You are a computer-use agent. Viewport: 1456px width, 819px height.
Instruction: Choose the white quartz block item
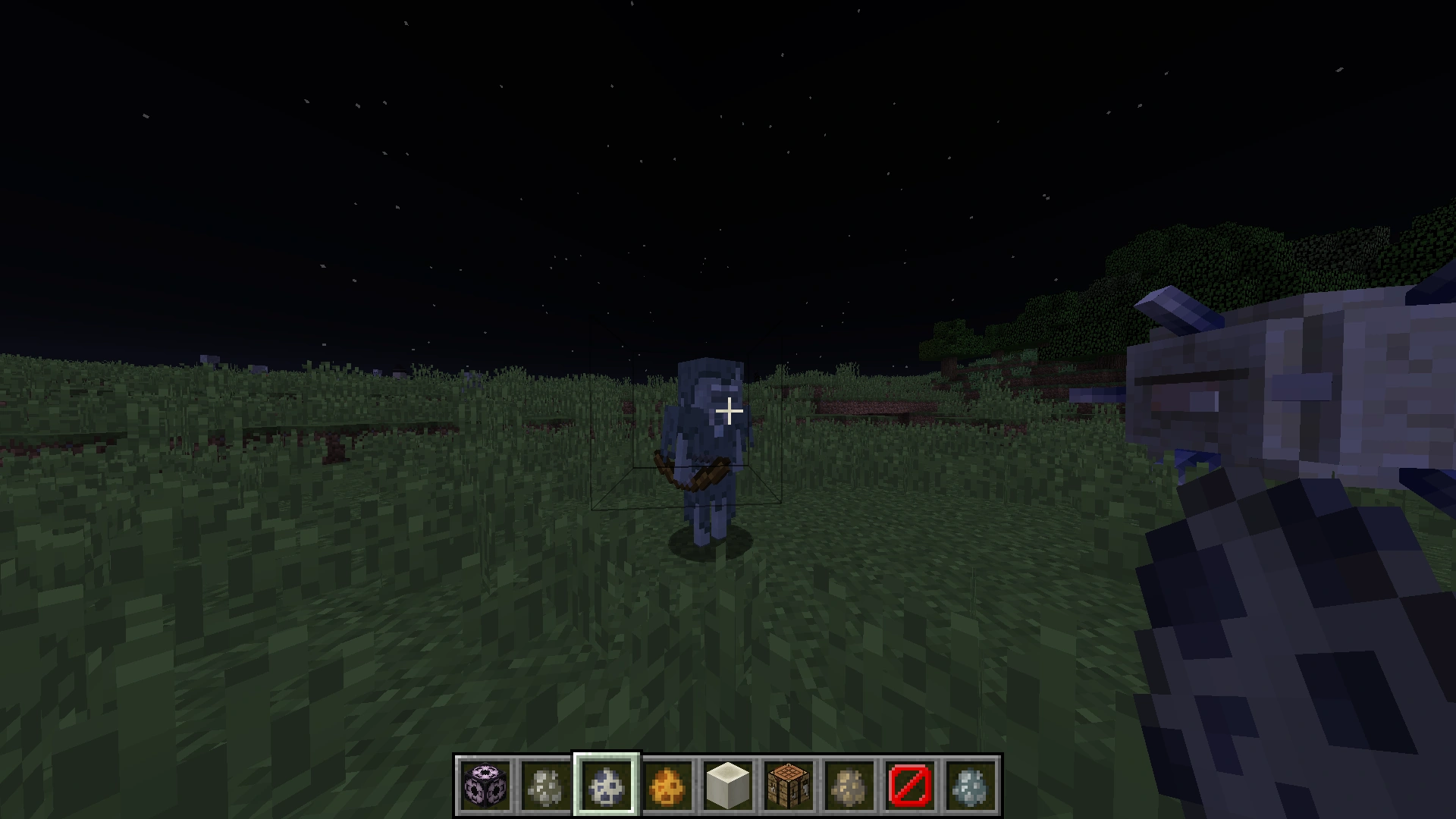tap(728, 786)
